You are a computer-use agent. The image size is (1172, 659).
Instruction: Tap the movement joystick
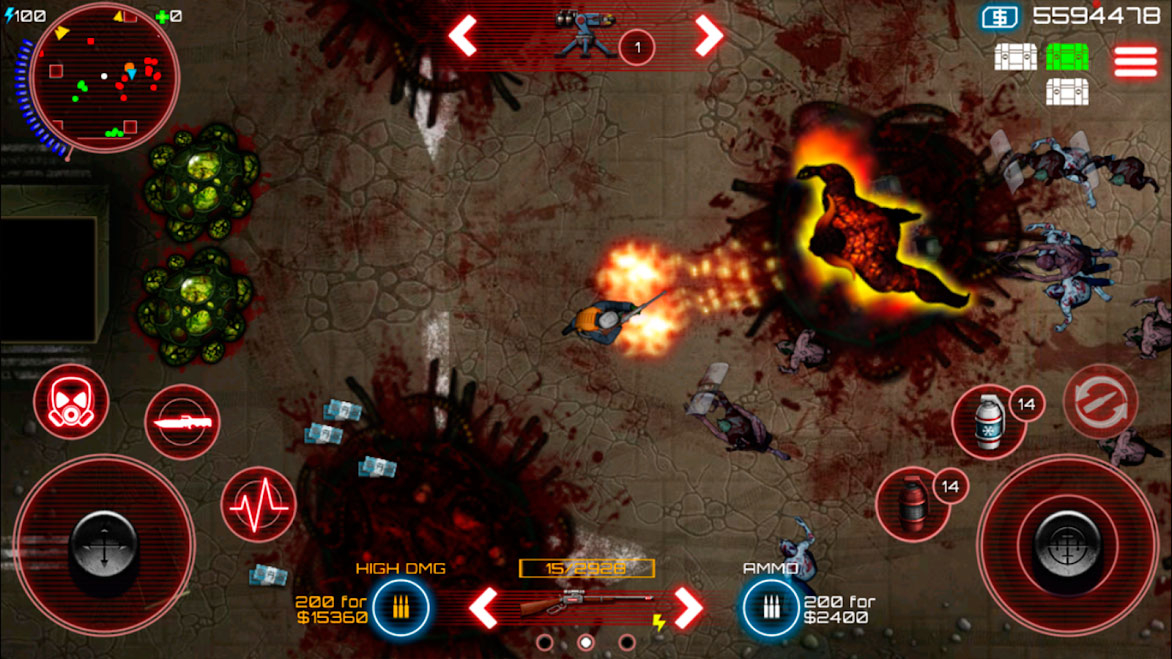pos(104,544)
